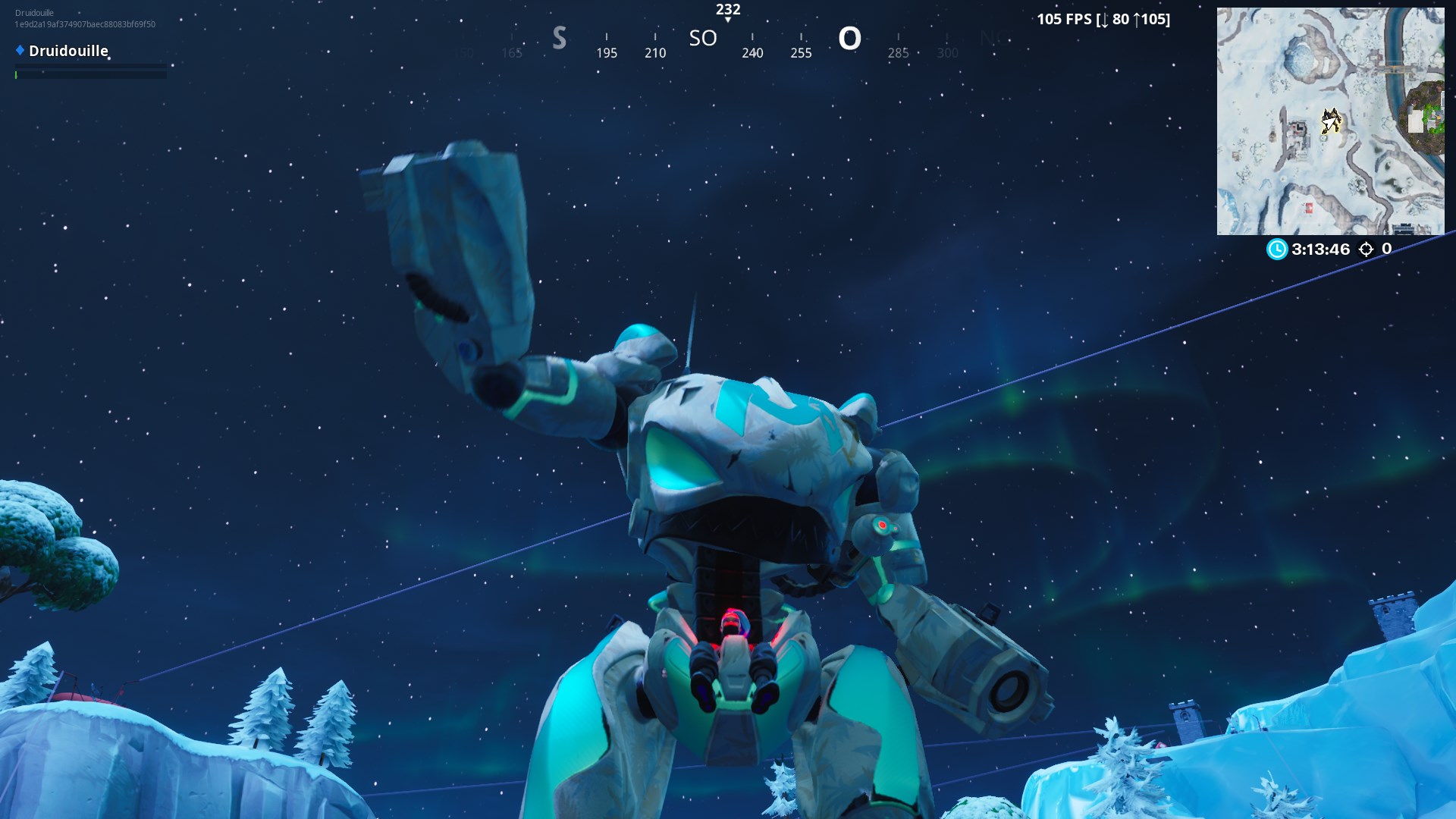Click the player name Druidouille
Image resolution: width=1456 pixels, height=819 pixels.
pyautogui.click(x=68, y=52)
